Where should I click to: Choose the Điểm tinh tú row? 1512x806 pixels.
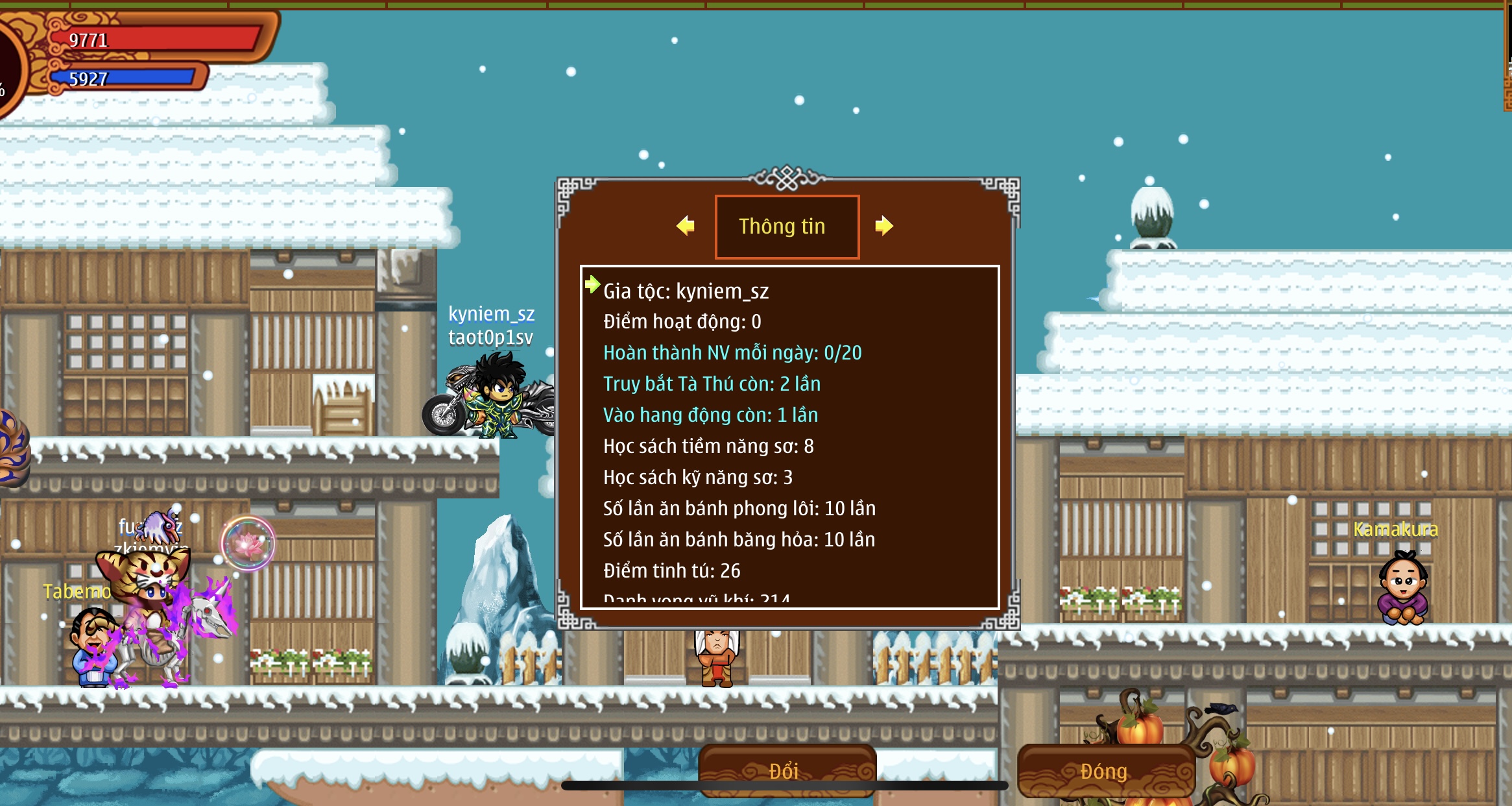point(671,571)
